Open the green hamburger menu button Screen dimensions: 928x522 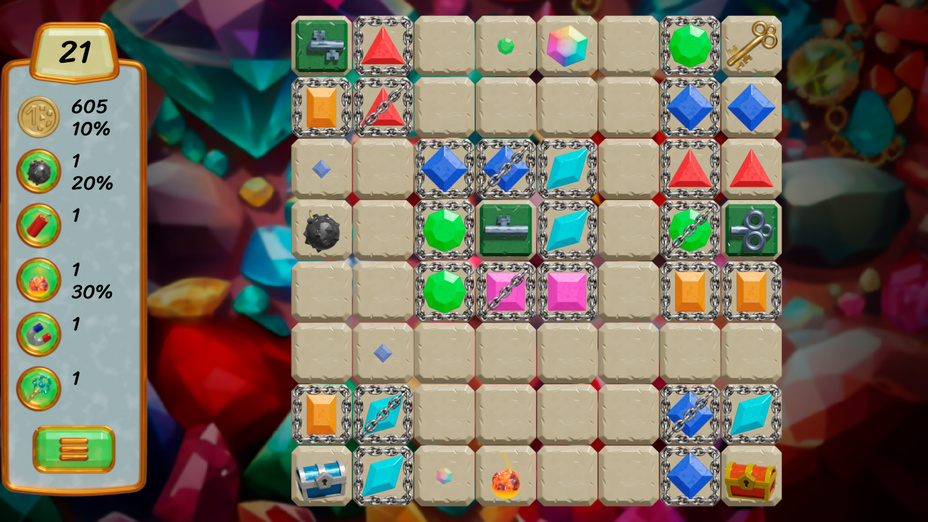(74, 449)
